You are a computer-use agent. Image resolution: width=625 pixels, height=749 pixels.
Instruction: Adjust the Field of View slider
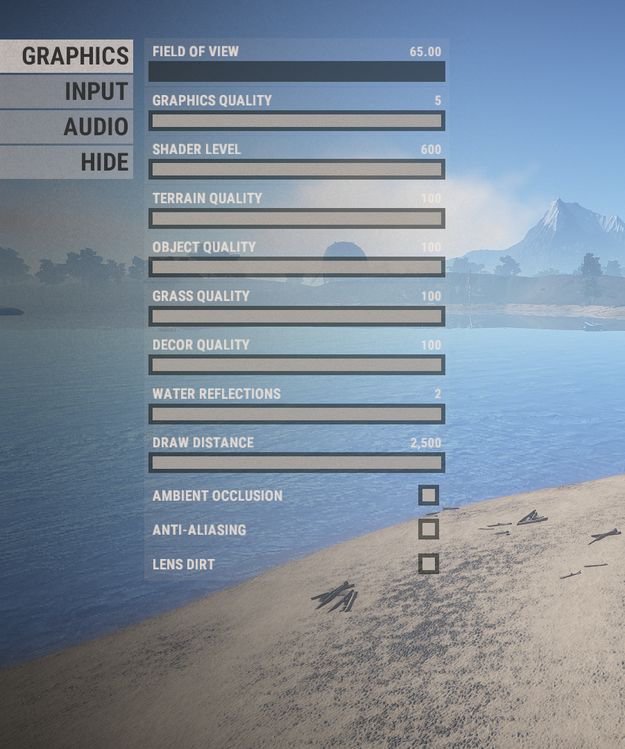click(x=296, y=72)
